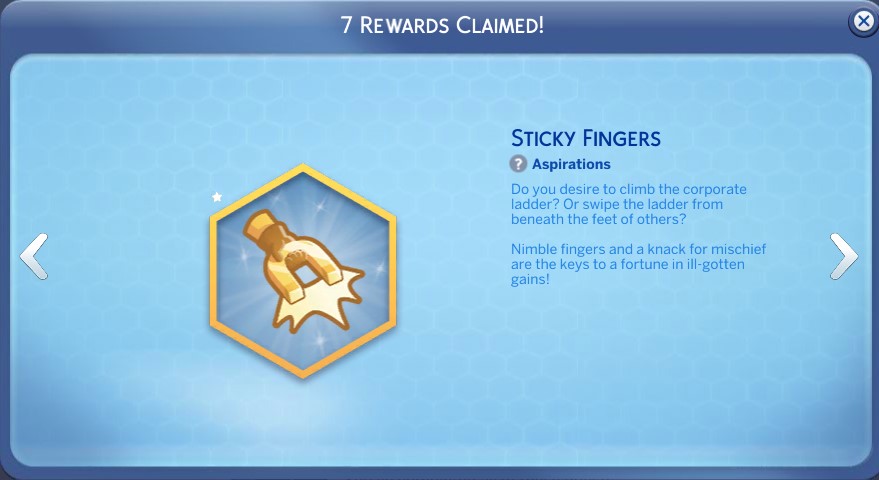Go to the previous reward
Viewport: 879px width, 480px height.
33,256
